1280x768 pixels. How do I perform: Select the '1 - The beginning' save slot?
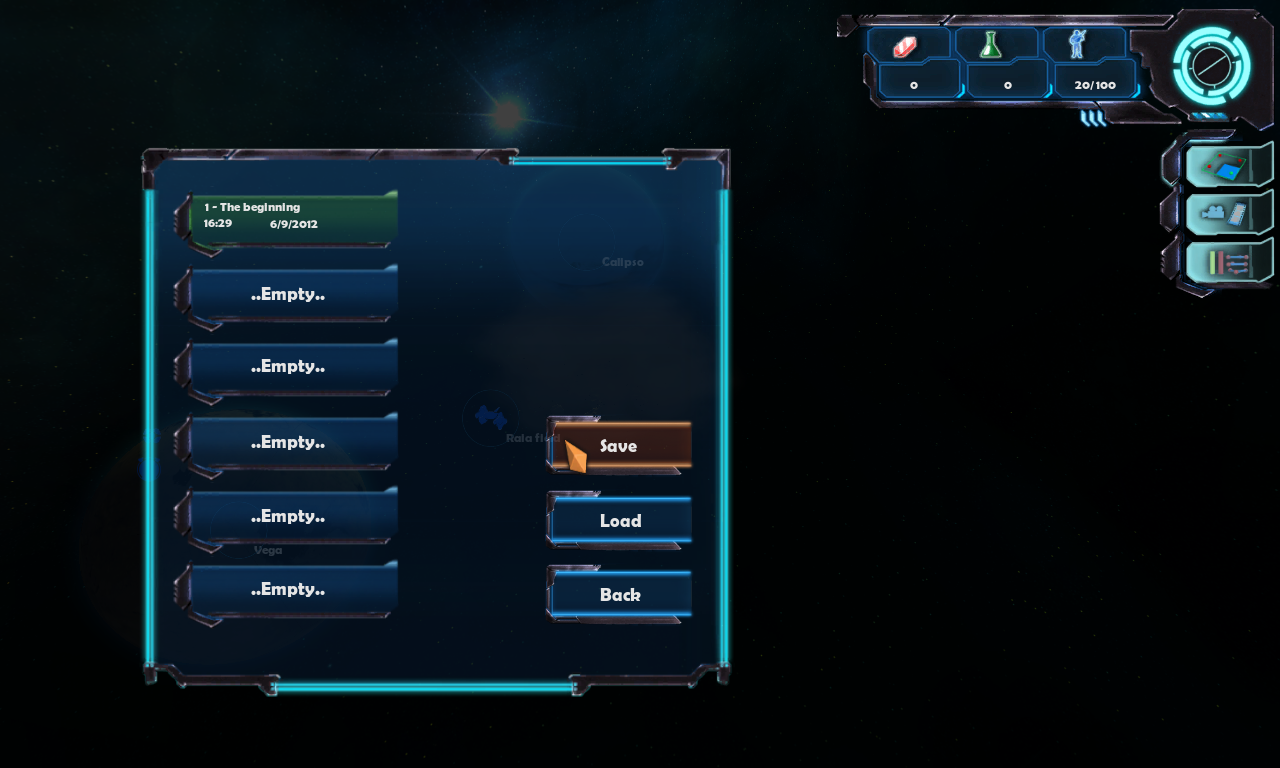point(292,217)
